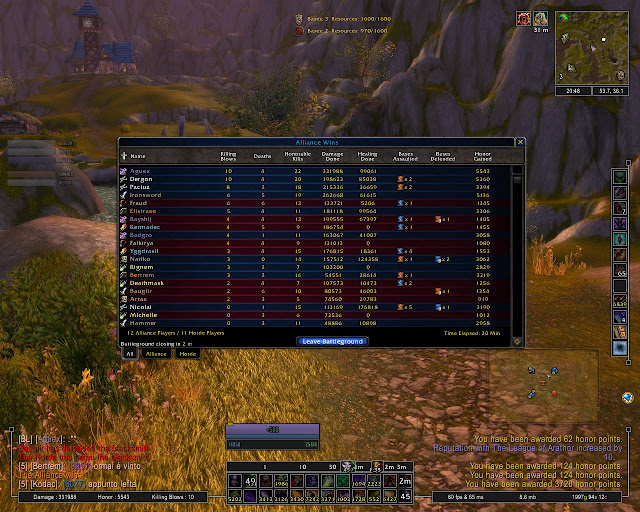Click the buff icon showing 31 m

[539, 18]
